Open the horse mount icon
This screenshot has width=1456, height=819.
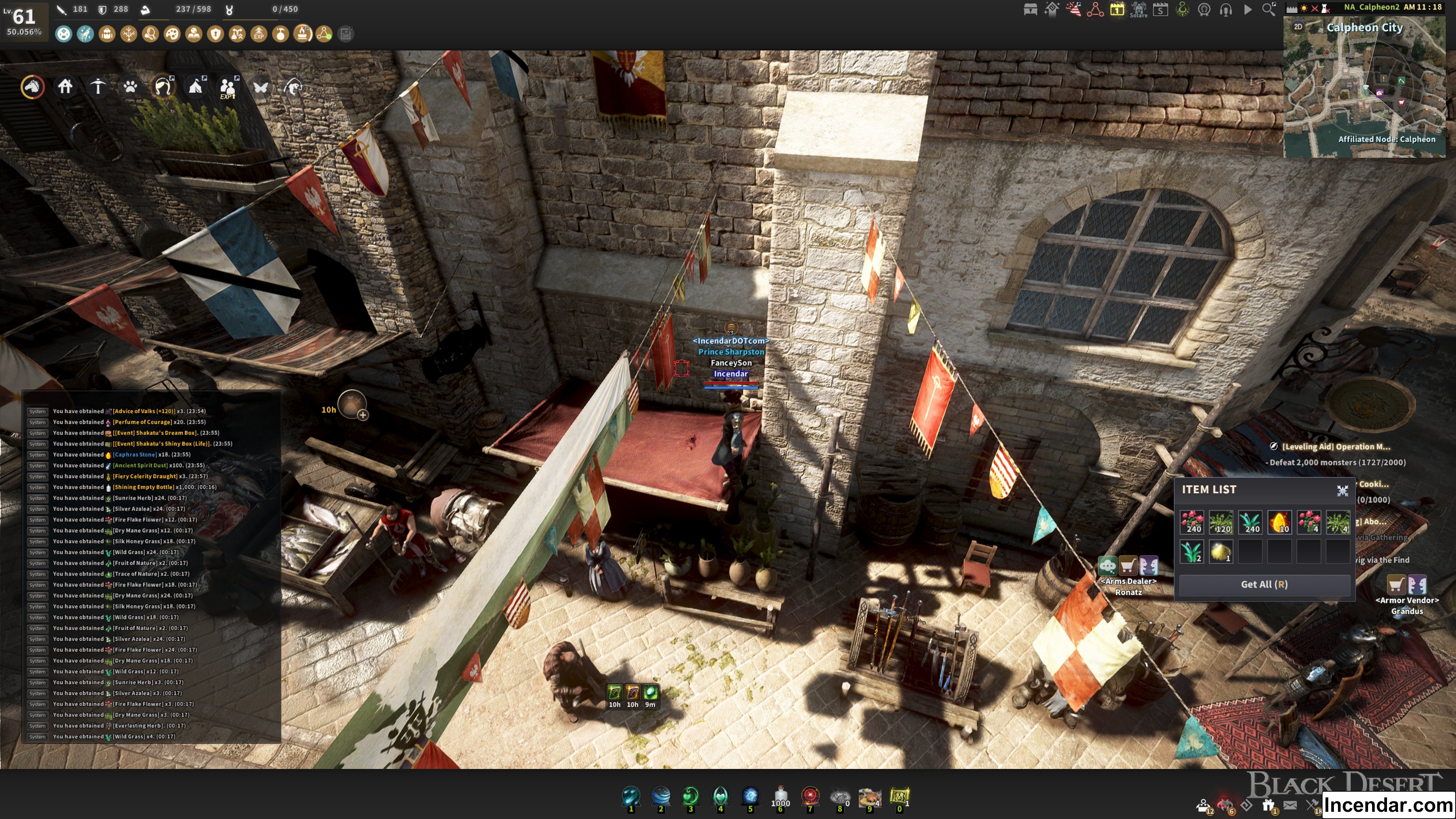33,86
